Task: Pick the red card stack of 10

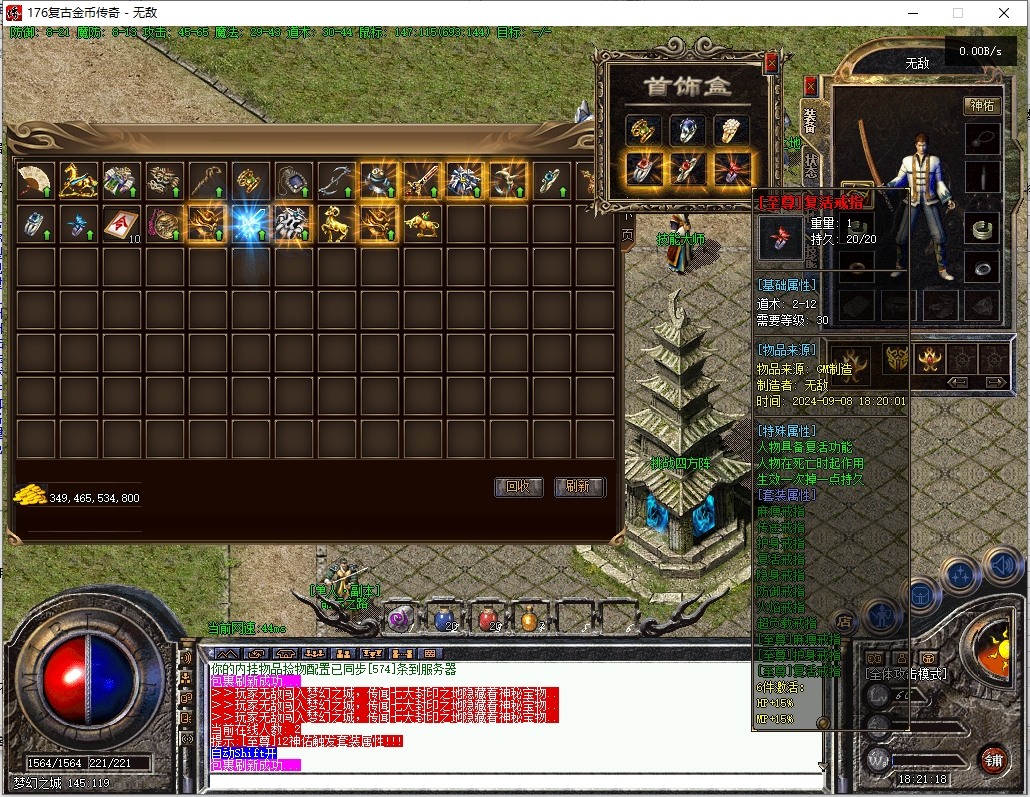Action: click(121, 224)
